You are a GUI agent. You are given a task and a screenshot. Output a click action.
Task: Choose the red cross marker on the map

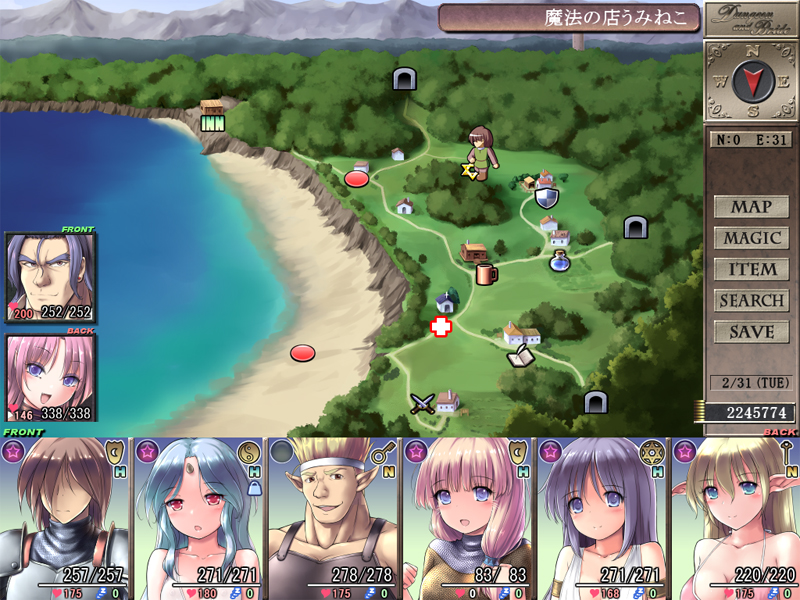[x=440, y=326]
